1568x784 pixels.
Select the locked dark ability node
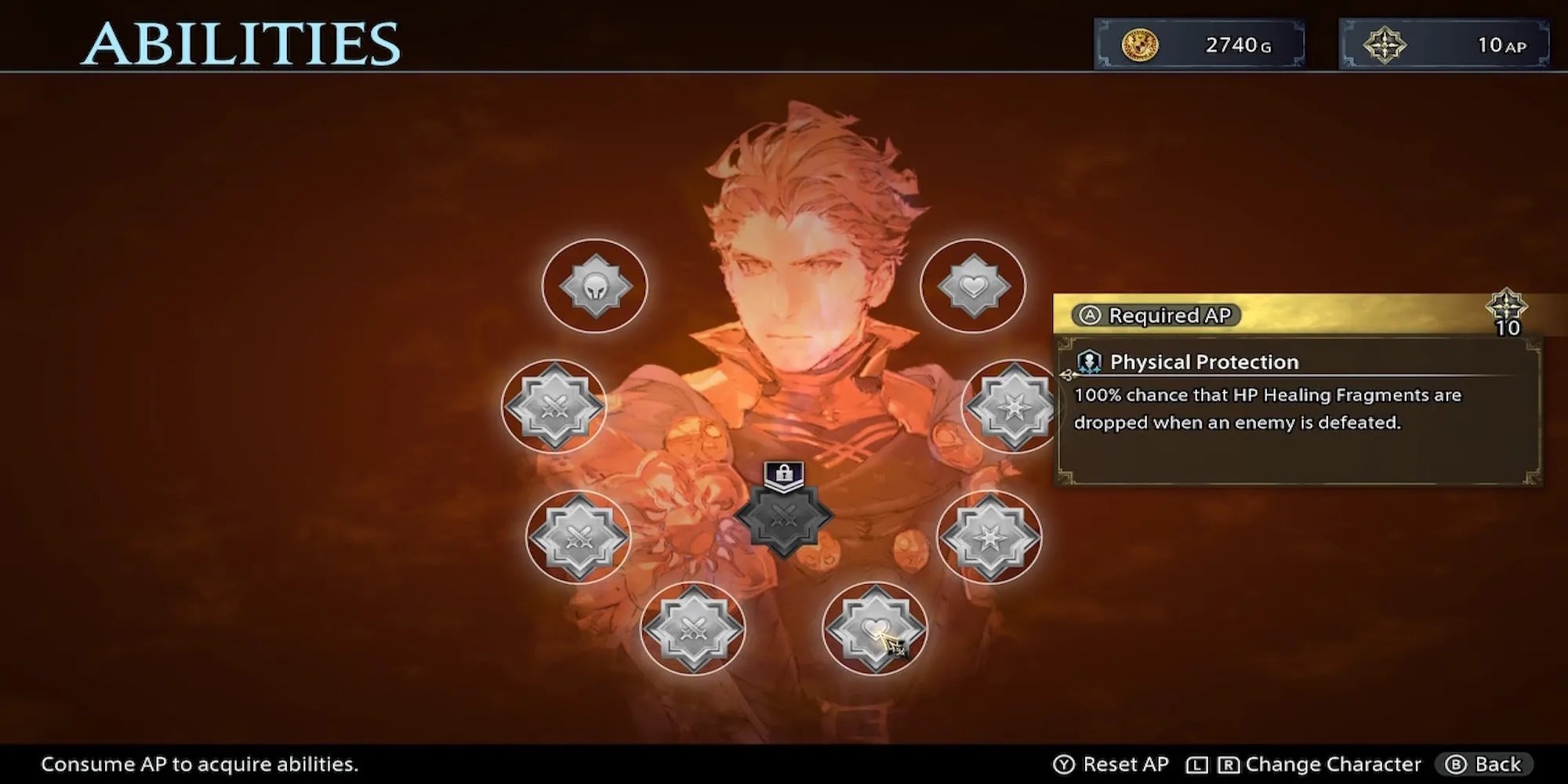click(783, 516)
